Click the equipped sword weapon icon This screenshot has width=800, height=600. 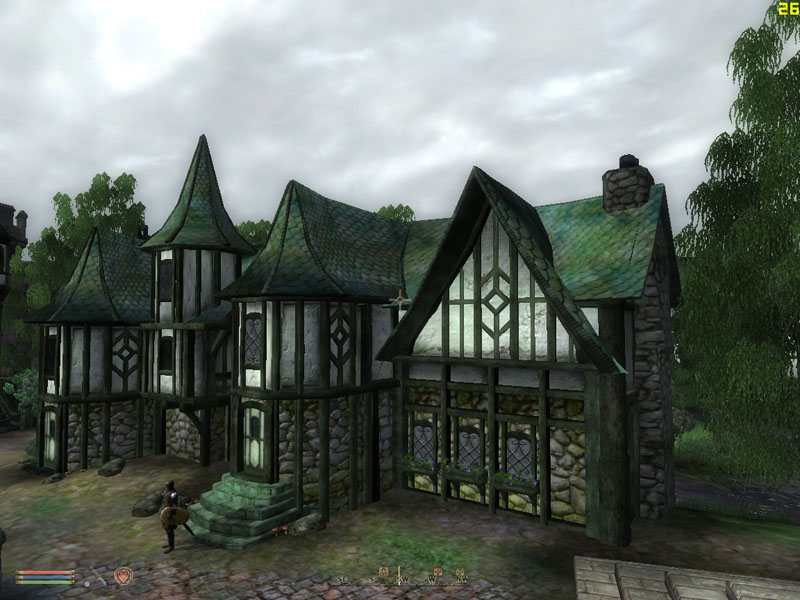pyautogui.click(x=96, y=576)
